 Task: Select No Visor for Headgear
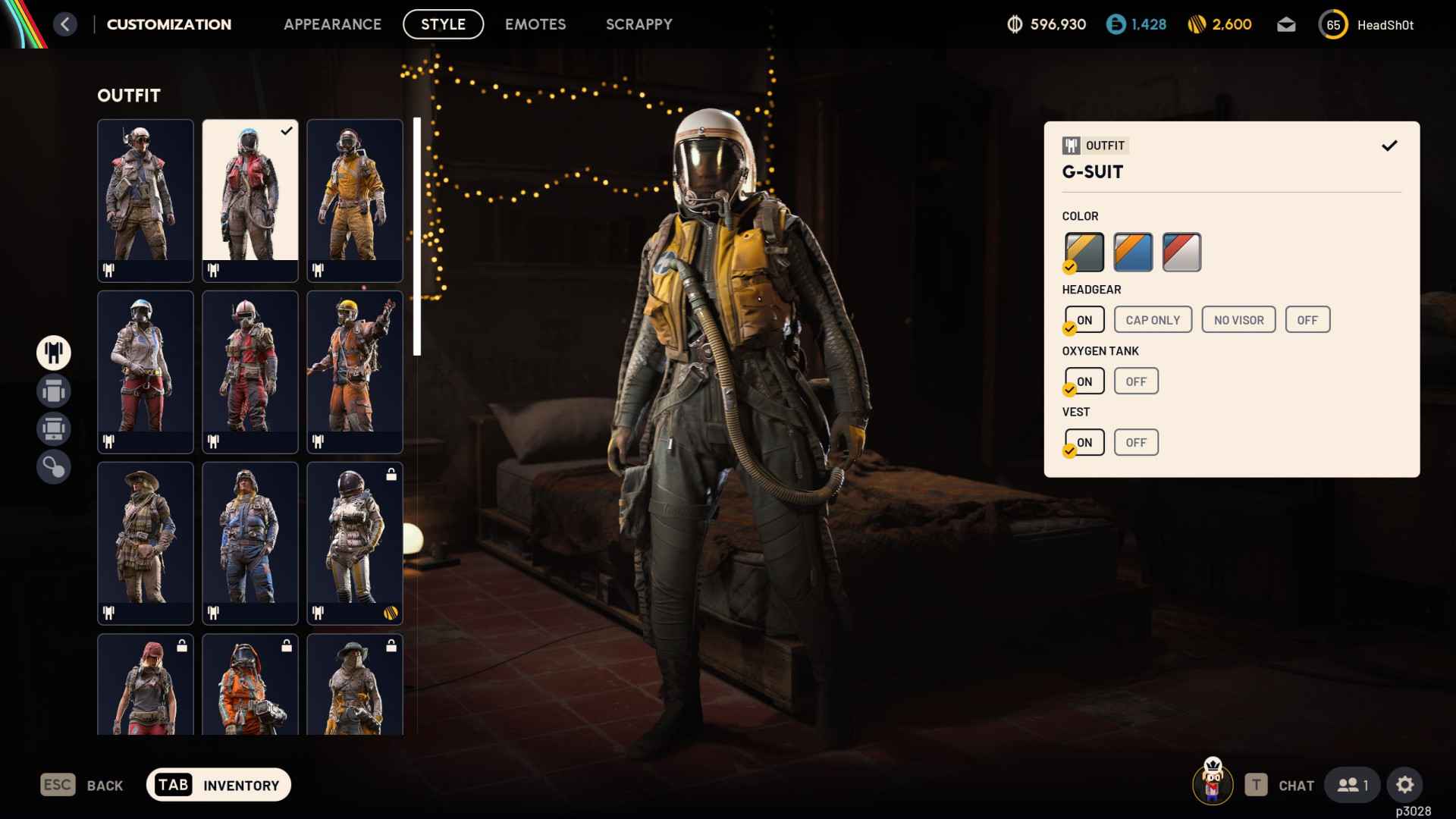click(1238, 319)
